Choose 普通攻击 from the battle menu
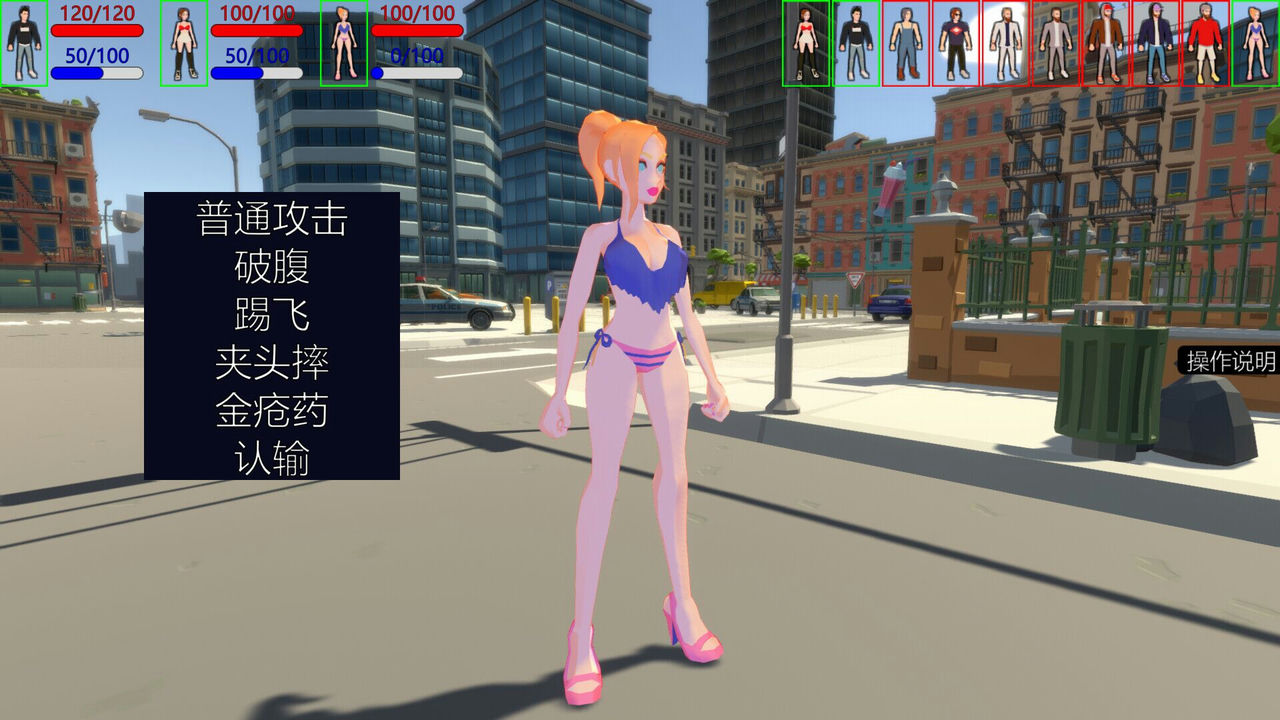The image size is (1280, 720). click(272, 218)
